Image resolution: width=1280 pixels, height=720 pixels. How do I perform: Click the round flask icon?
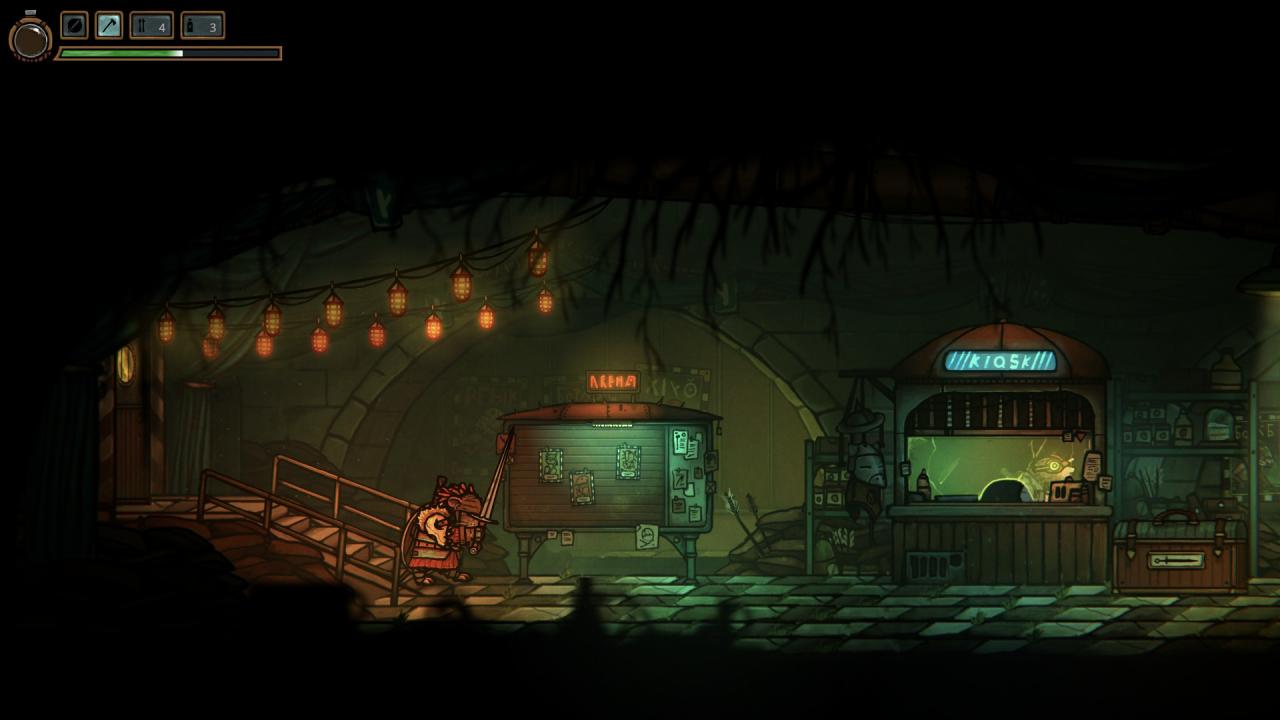(30, 39)
